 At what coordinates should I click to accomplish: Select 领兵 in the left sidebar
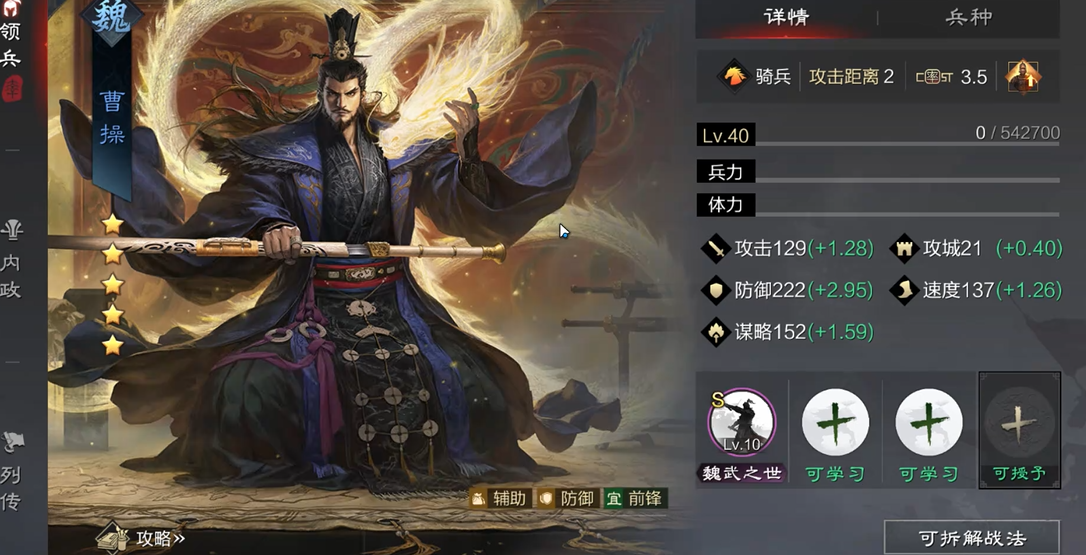11,45
